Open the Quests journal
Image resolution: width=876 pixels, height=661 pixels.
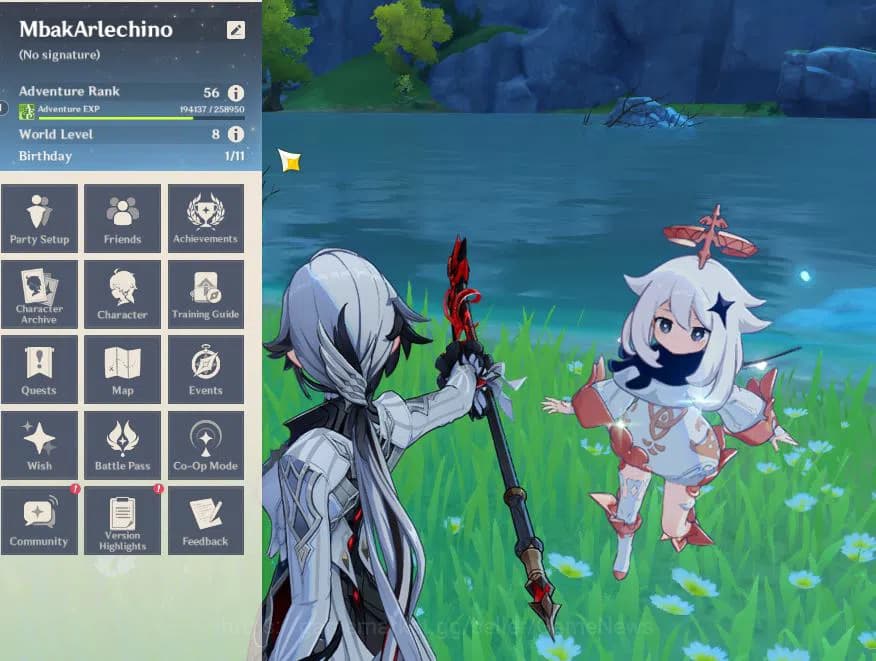(x=39, y=369)
